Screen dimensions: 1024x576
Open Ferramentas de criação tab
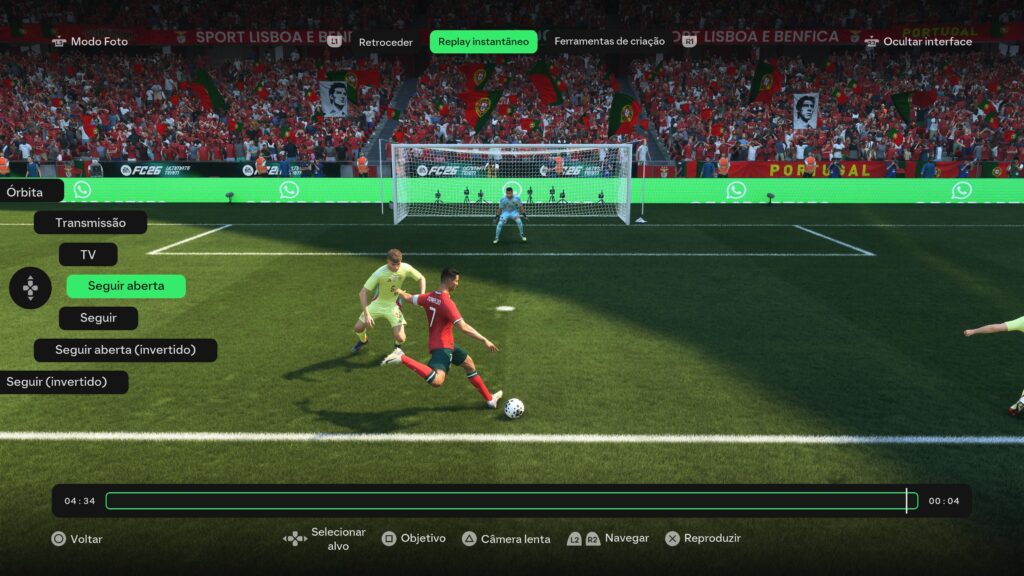point(609,42)
